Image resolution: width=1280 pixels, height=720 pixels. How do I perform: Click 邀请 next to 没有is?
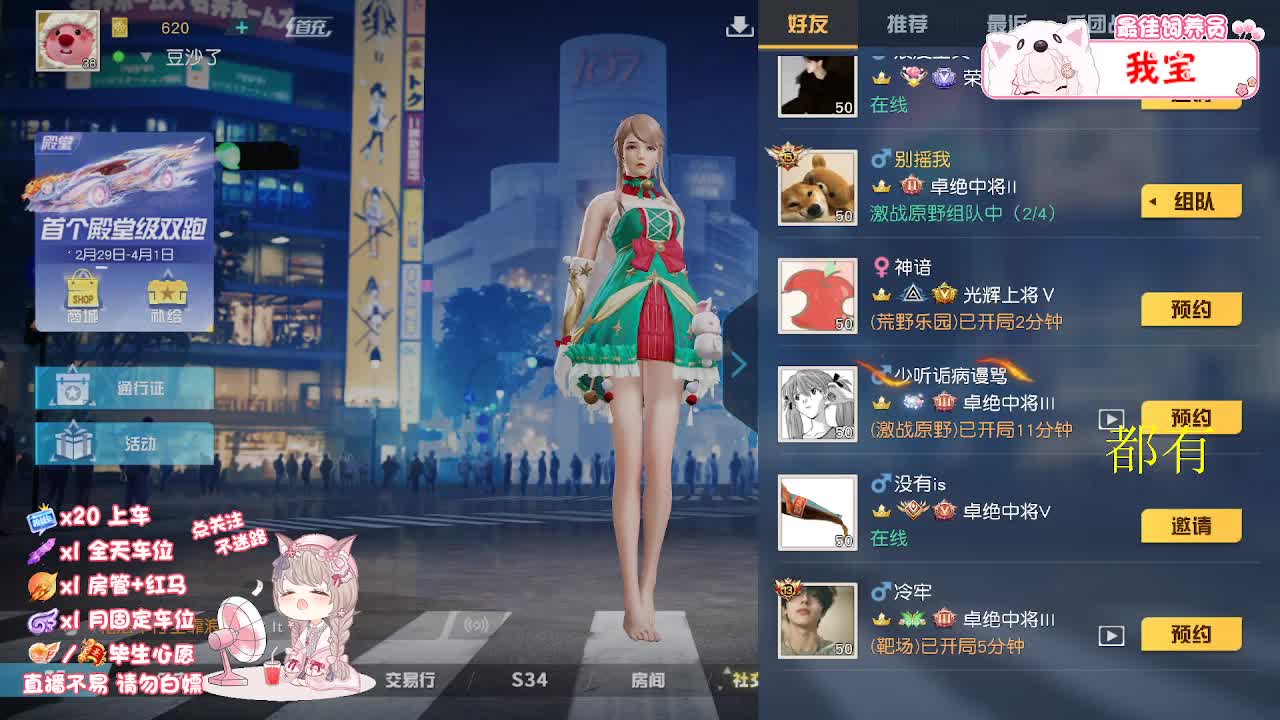pos(1190,525)
